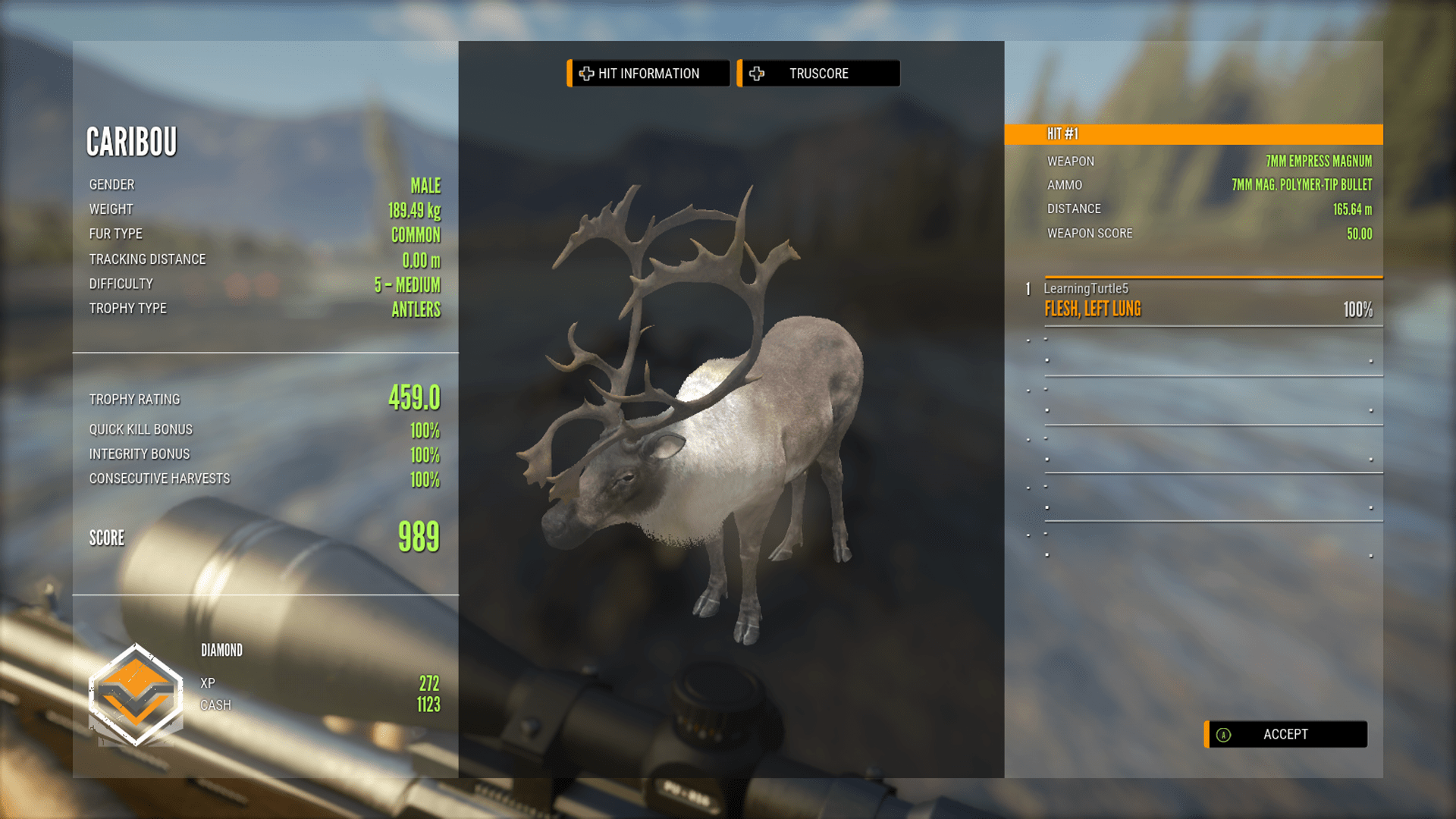Select the FLESH, LEFT LUNG hit entry
Image resolution: width=1456 pixels, height=819 pixels.
pyautogui.click(x=1092, y=309)
